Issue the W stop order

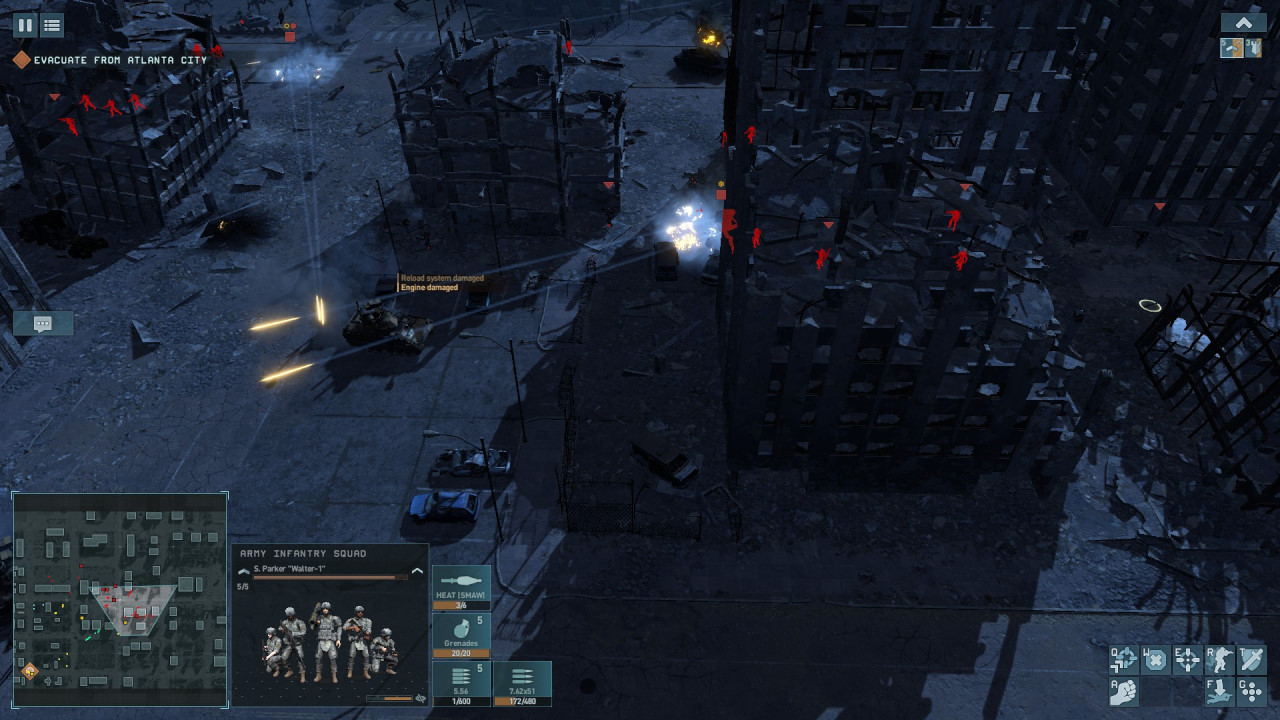click(1155, 660)
